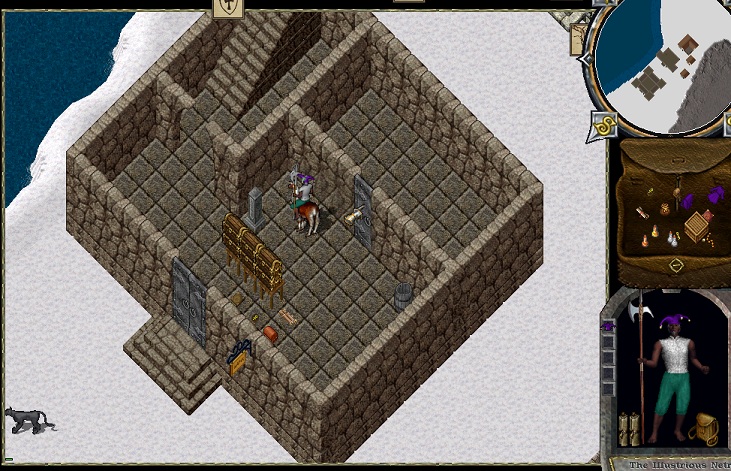Select the rolled scroll in the backpack

click(641, 212)
